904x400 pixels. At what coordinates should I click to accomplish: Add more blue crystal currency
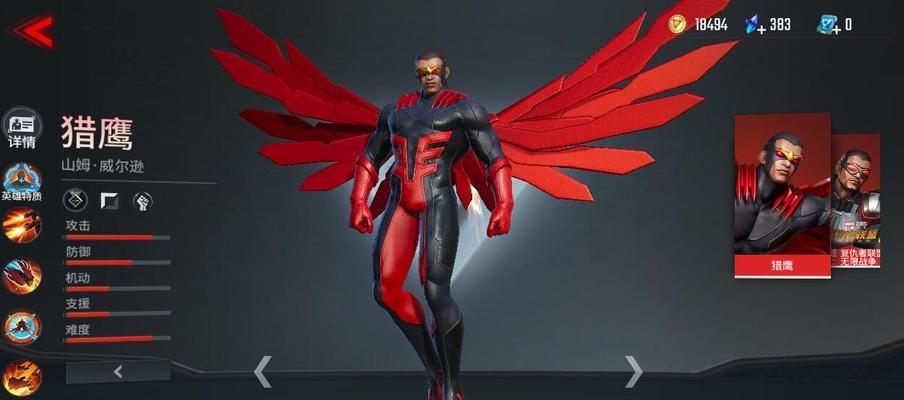(x=755, y=25)
